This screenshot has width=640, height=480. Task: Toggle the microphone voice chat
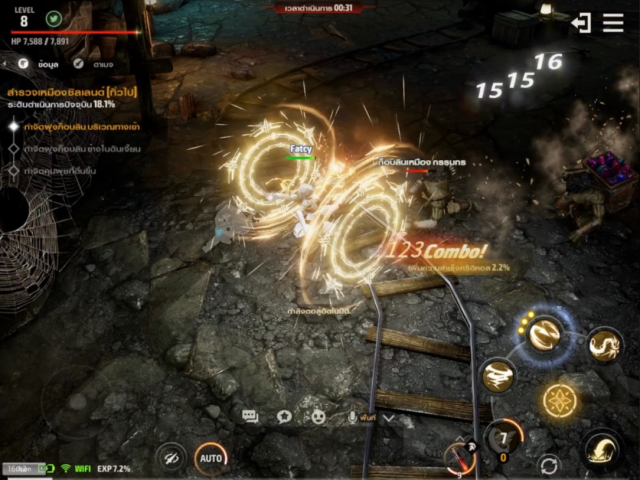click(x=352, y=417)
